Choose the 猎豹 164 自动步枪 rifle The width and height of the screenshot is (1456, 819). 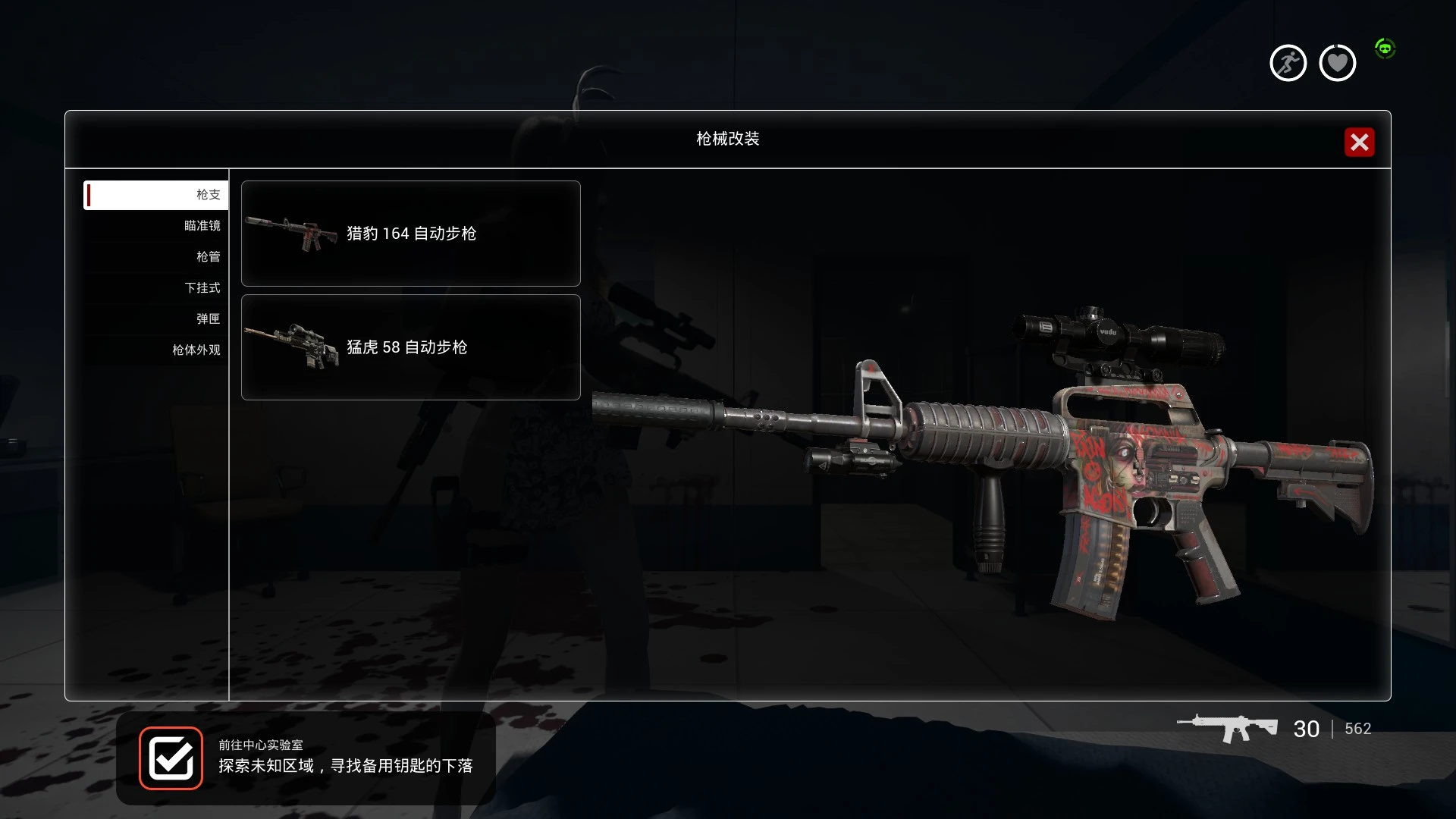410,234
